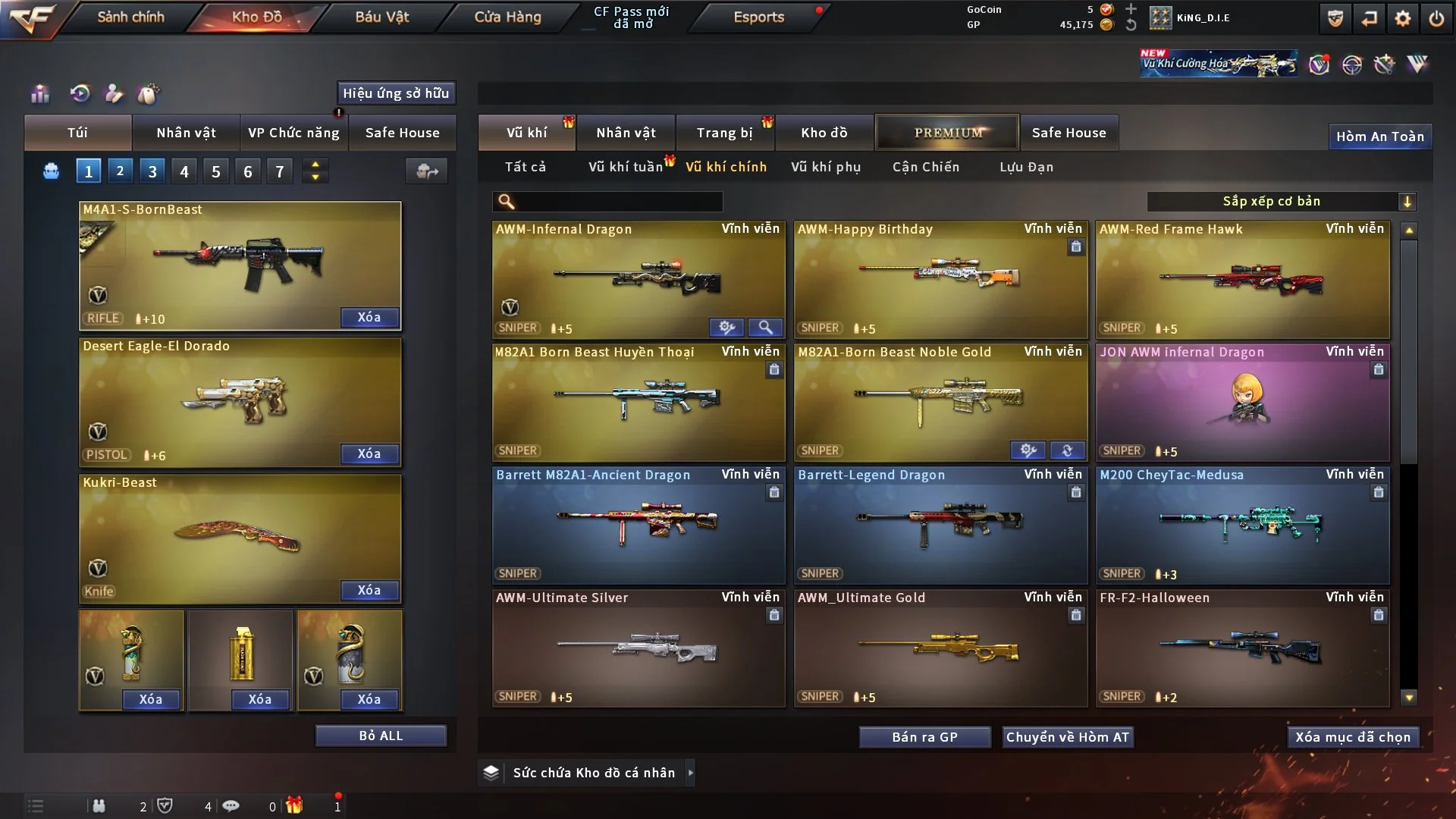Select the M200 CheyTac-Medusa sniper
Screen dimensions: 1456x819
click(1242, 525)
